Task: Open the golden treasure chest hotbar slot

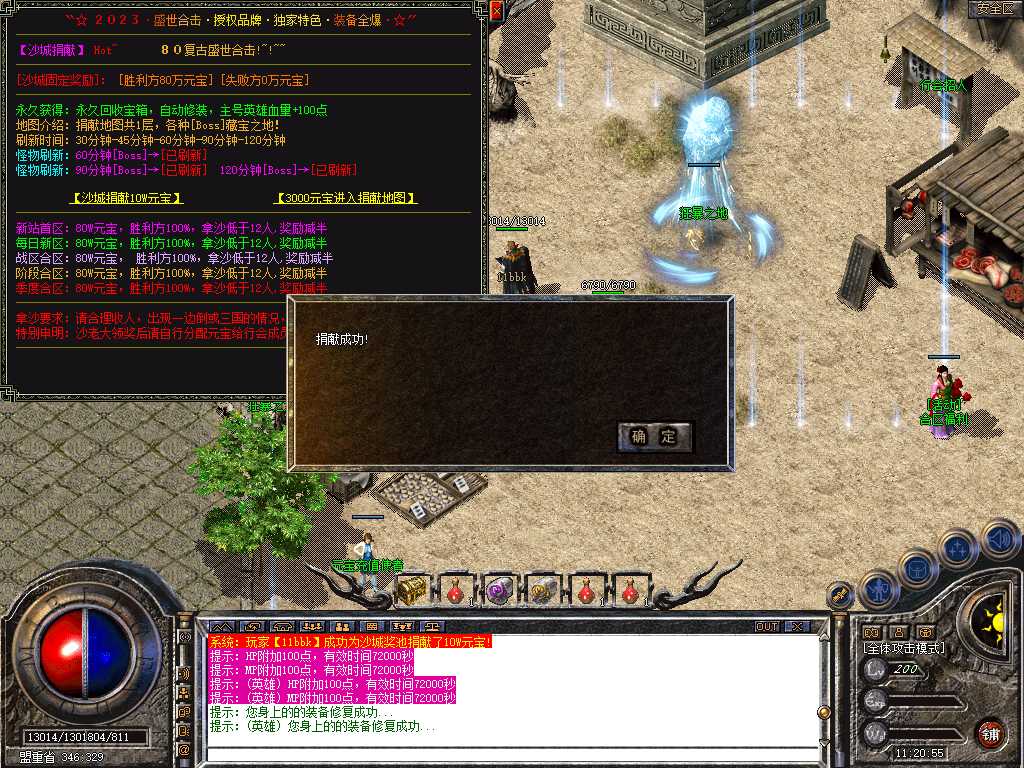Action: 412,591
